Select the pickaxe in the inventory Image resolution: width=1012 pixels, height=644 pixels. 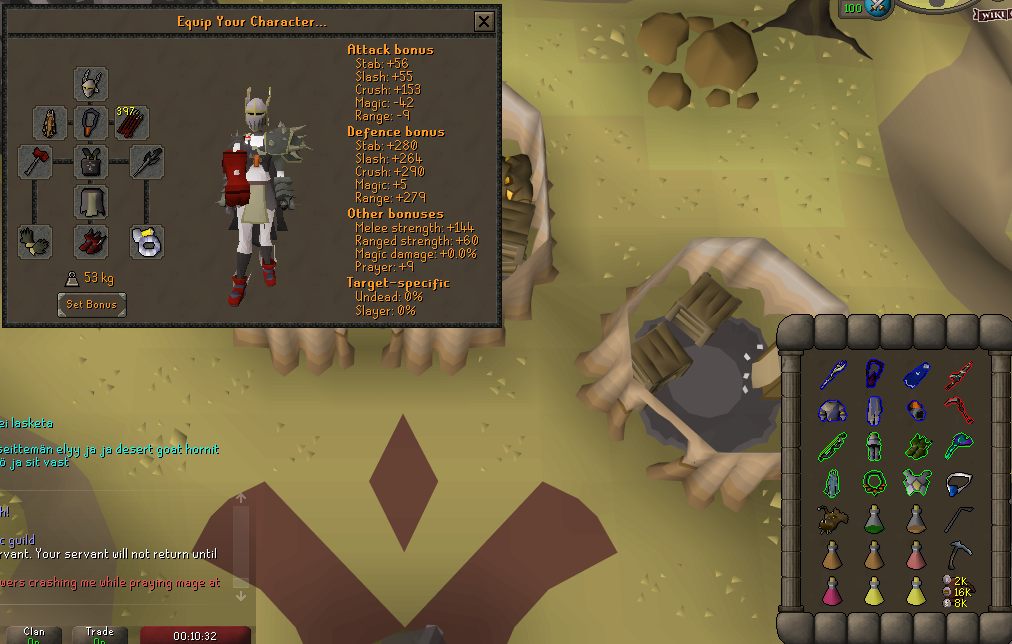959,553
